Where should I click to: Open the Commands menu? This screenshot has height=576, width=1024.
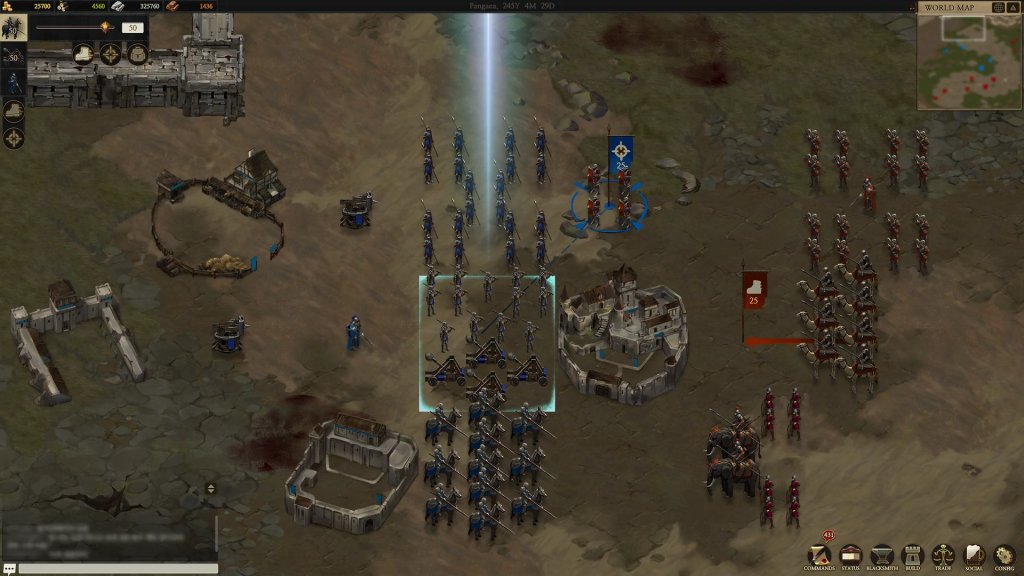coord(820,555)
